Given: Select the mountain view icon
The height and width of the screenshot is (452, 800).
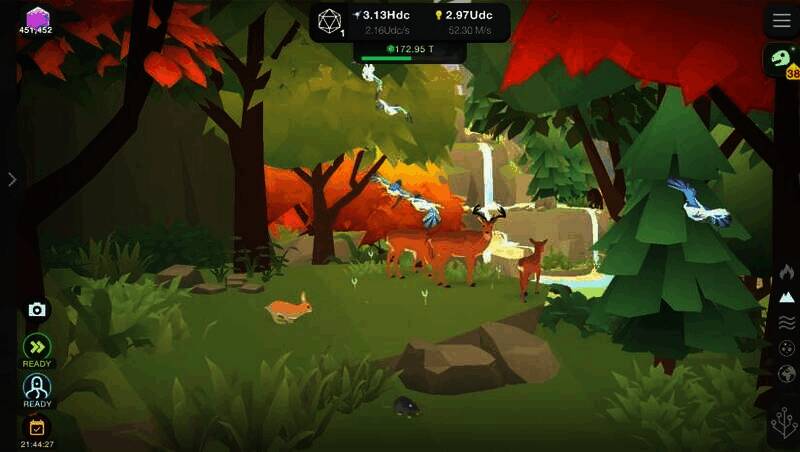Looking at the screenshot, I should (x=787, y=297).
